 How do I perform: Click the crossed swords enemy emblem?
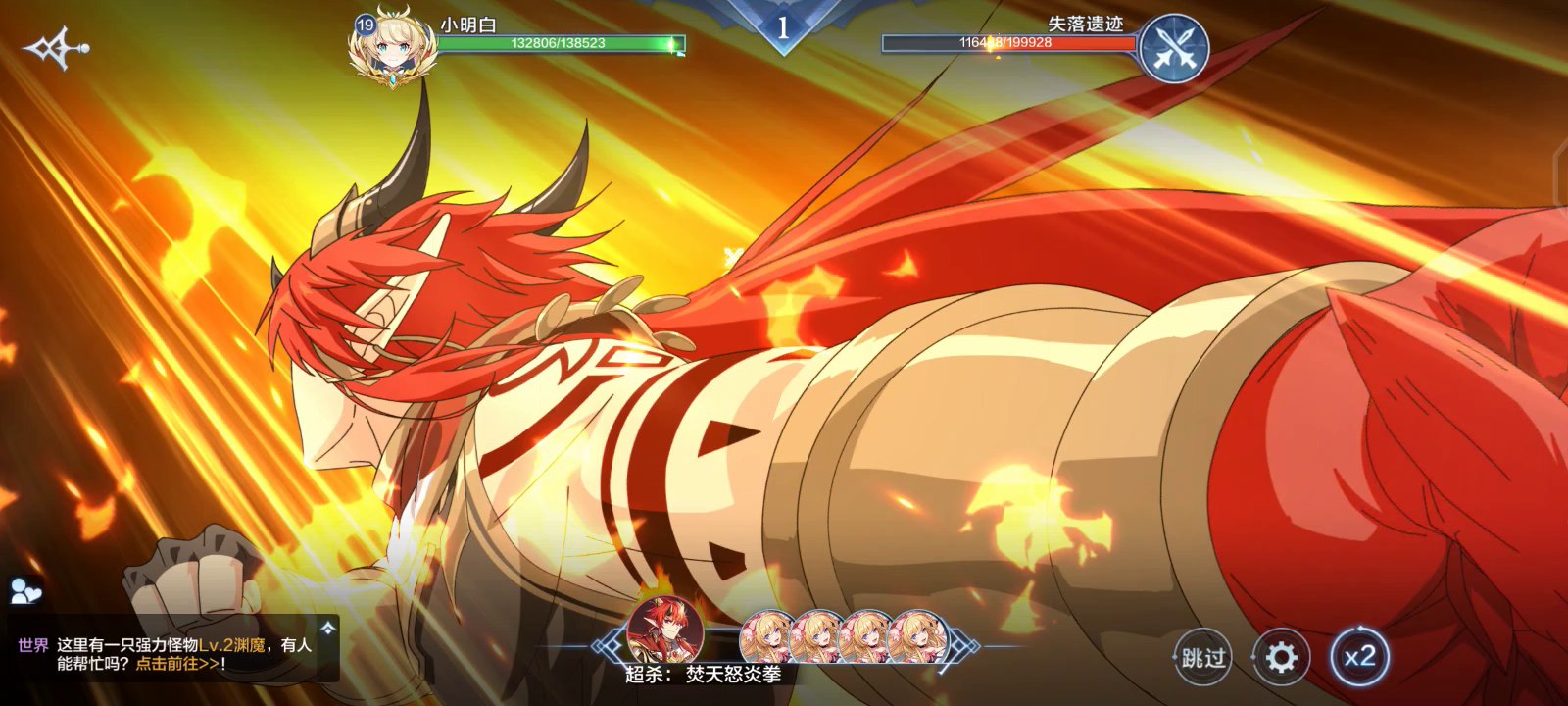click(x=1173, y=47)
